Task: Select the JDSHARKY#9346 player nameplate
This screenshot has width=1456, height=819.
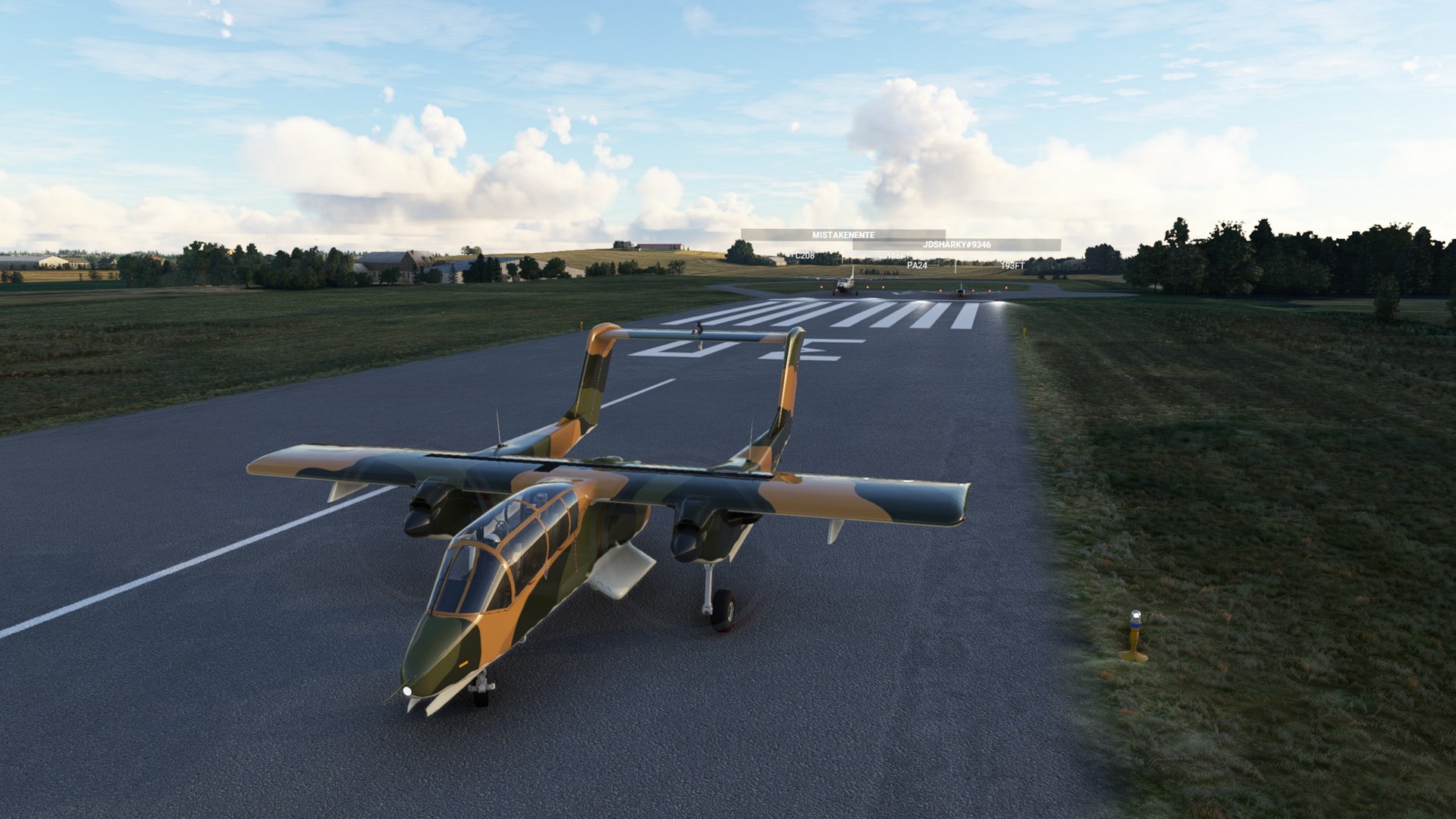Action: [x=956, y=245]
